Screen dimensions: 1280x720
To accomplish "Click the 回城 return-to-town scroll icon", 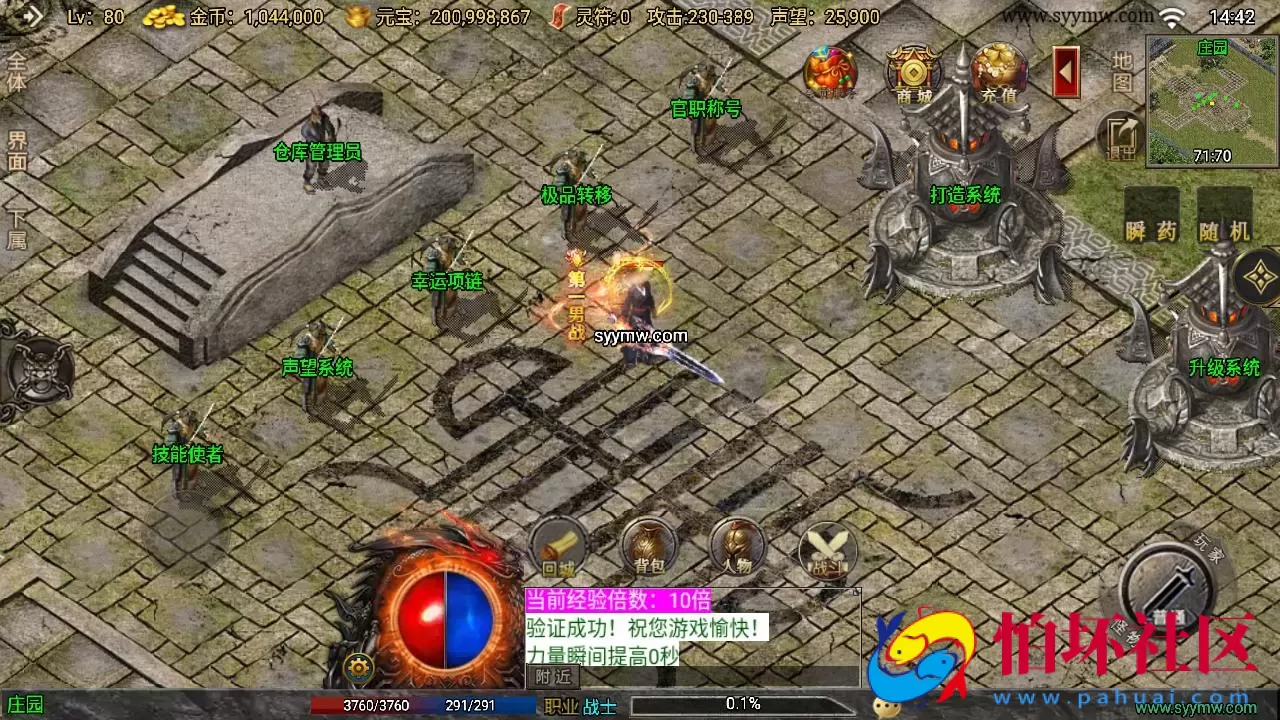I will [557, 547].
